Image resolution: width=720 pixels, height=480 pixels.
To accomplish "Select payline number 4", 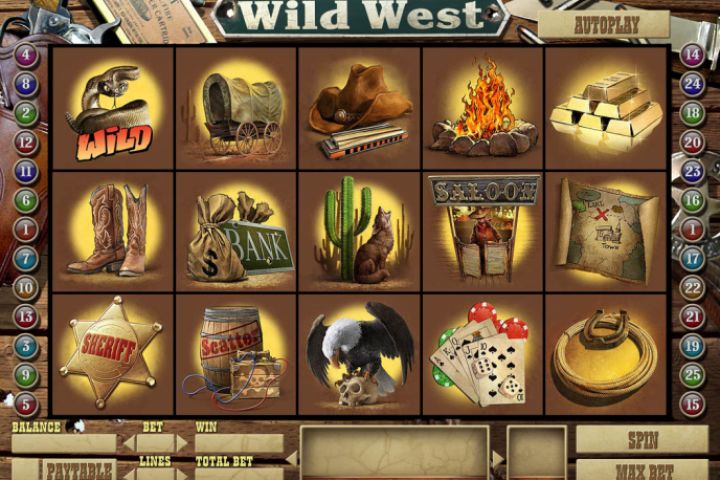I will pos(27,56).
